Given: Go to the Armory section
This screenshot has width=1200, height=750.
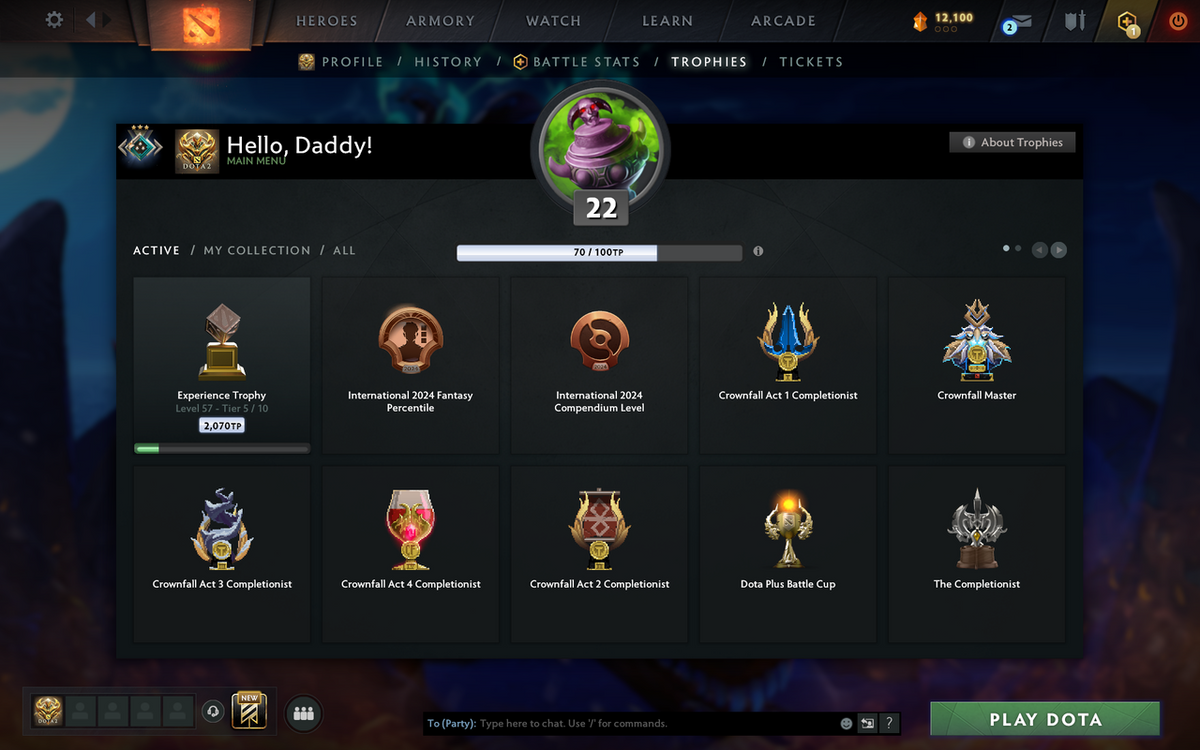Looking at the screenshot, I should pos(440,21).
